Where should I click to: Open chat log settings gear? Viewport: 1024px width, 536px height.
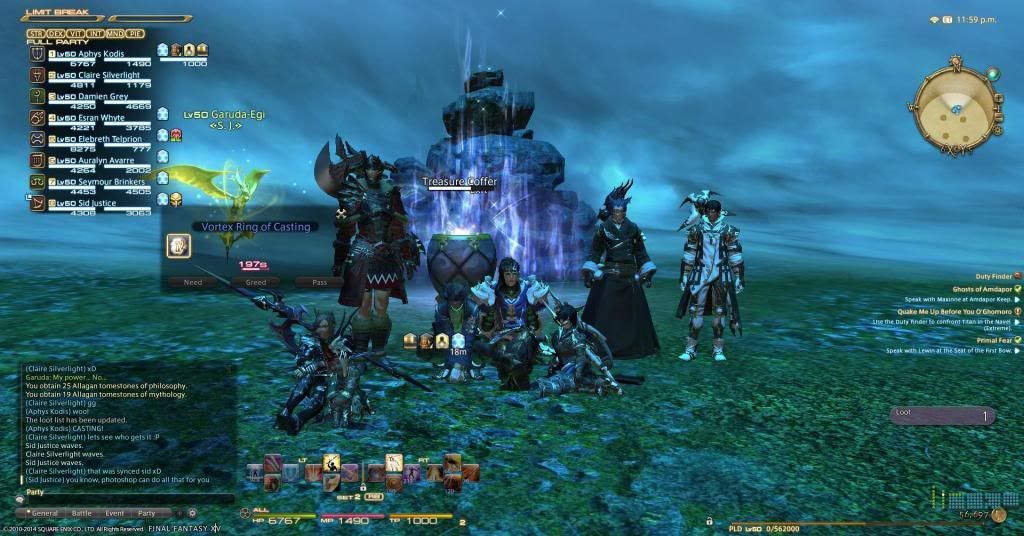(x=192, y=513)
